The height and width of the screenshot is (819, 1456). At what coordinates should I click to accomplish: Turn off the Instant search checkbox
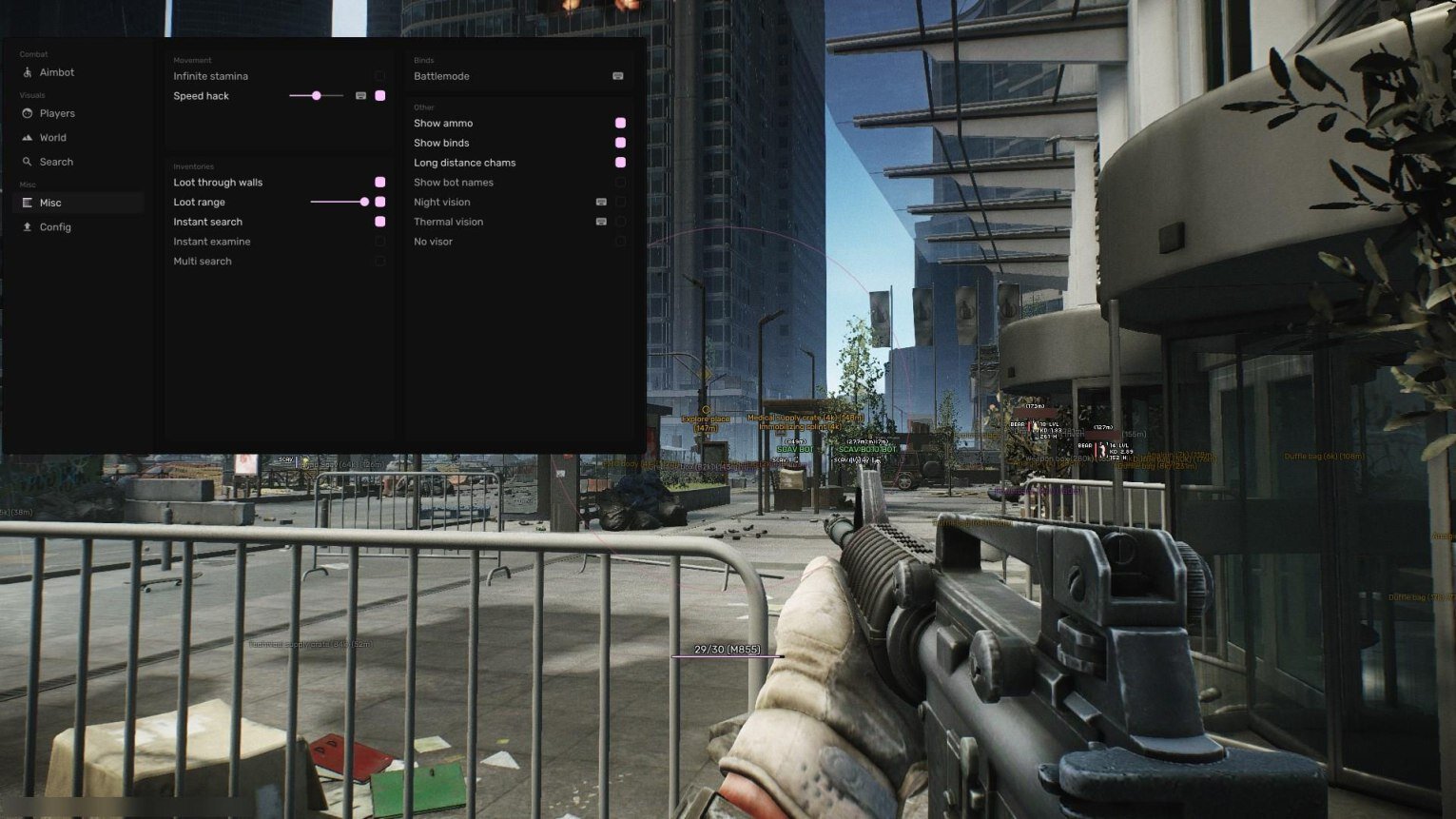click(x=379, y=222)
